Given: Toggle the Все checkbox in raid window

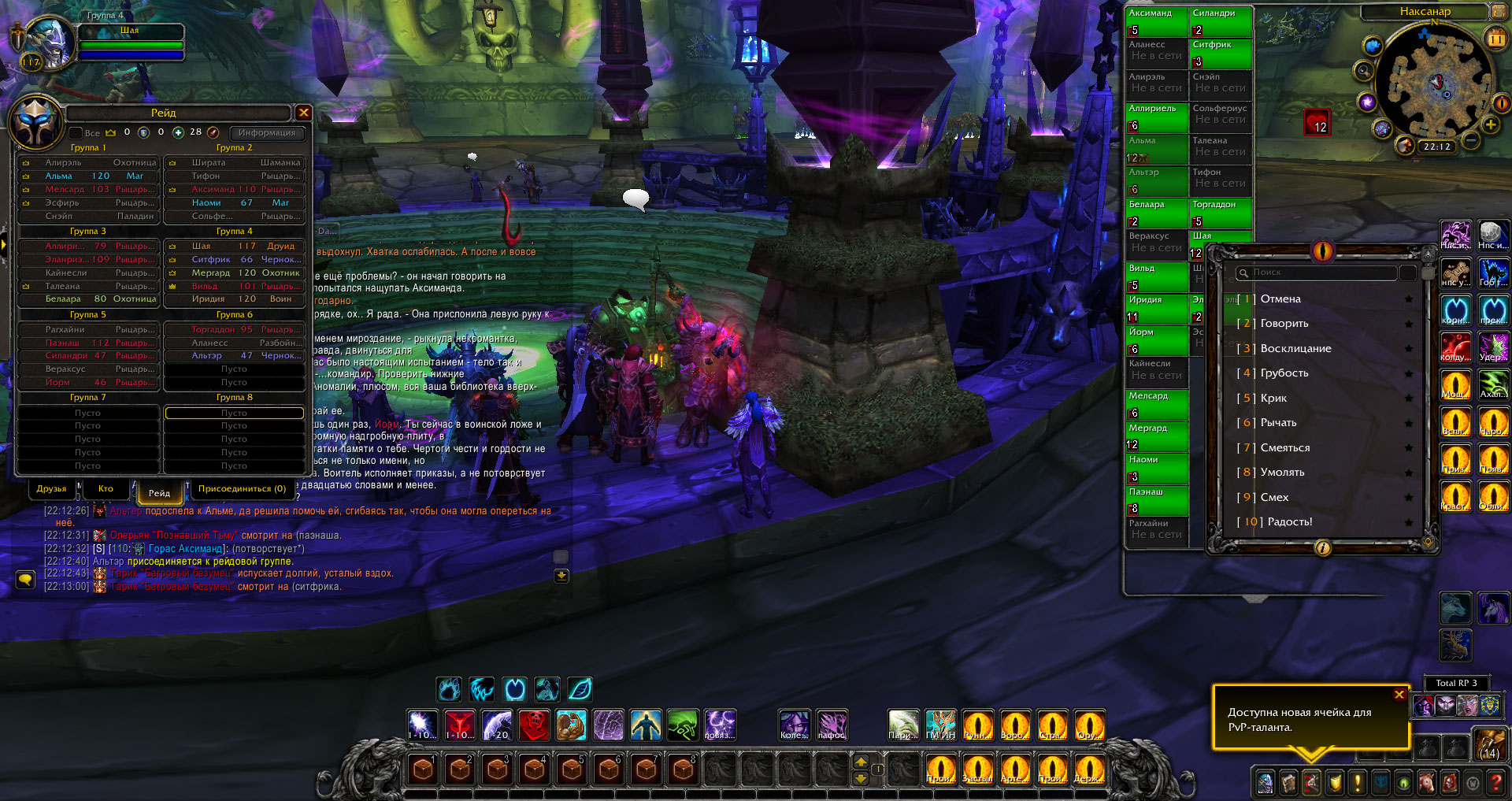Looking at the screenshot, I should [x=76, y=133].
